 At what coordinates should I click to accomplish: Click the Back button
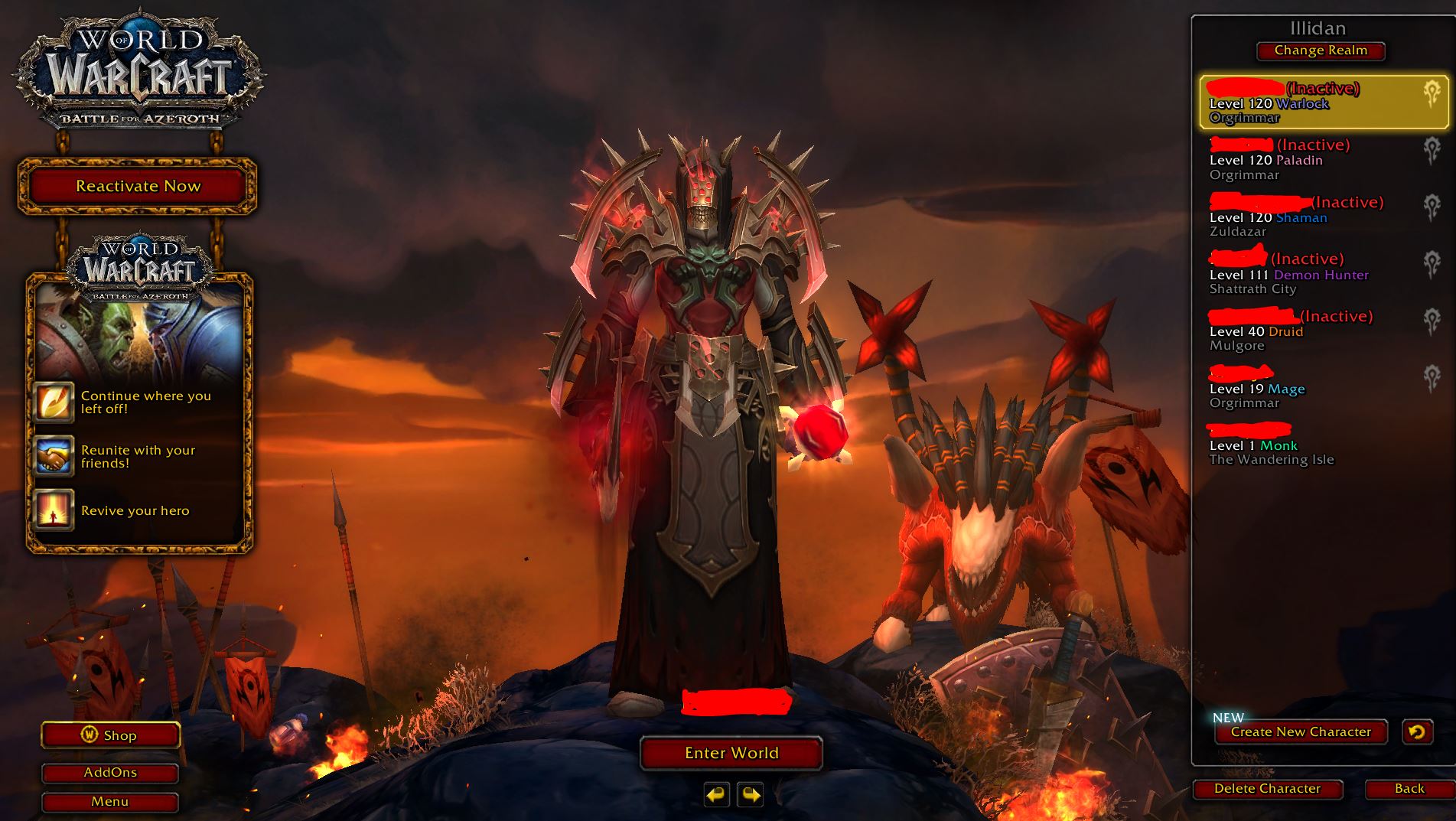click(x=1409, y=788)
